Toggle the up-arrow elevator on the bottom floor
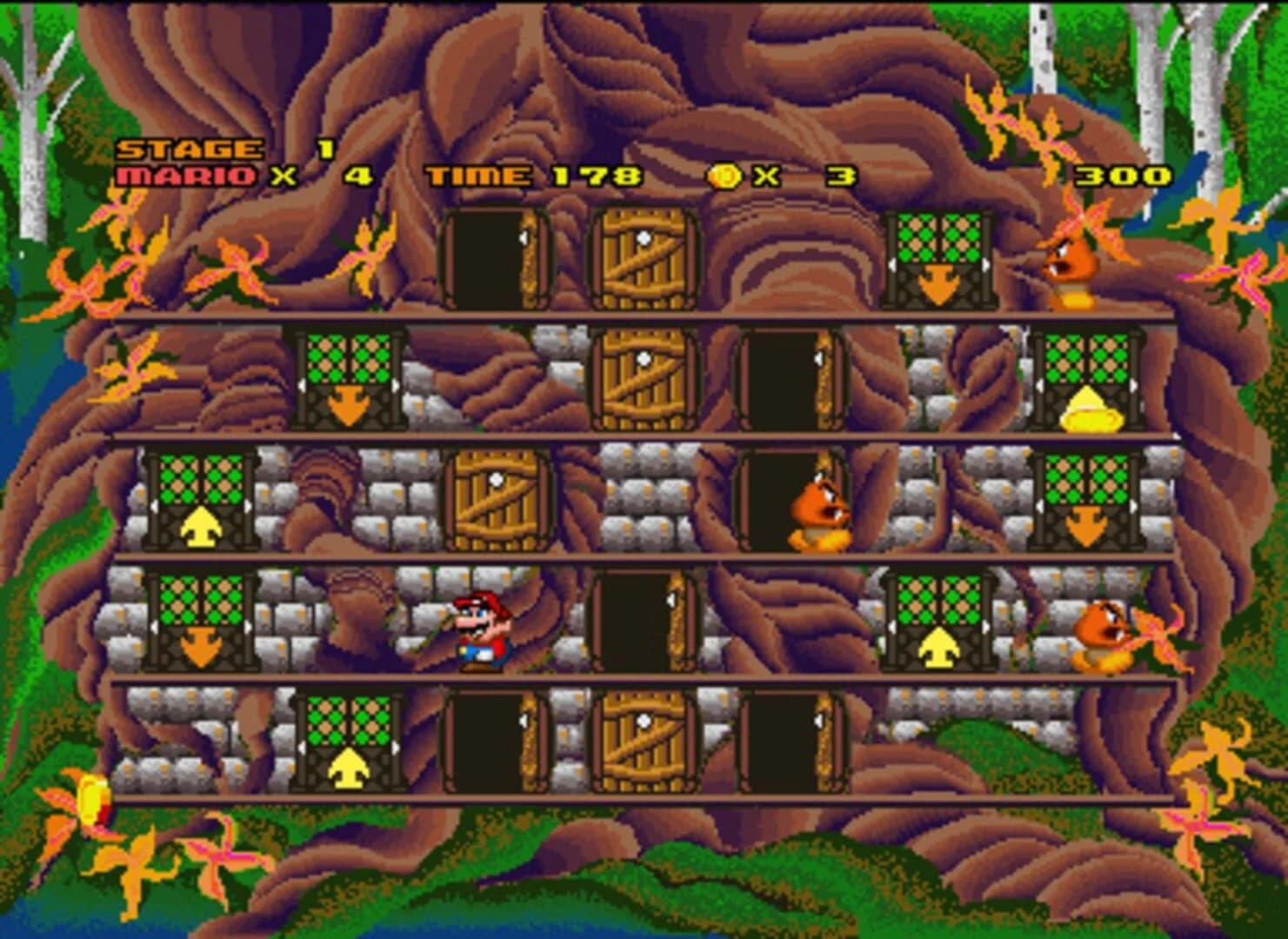 pyautogui.click(x=348, y=743)
